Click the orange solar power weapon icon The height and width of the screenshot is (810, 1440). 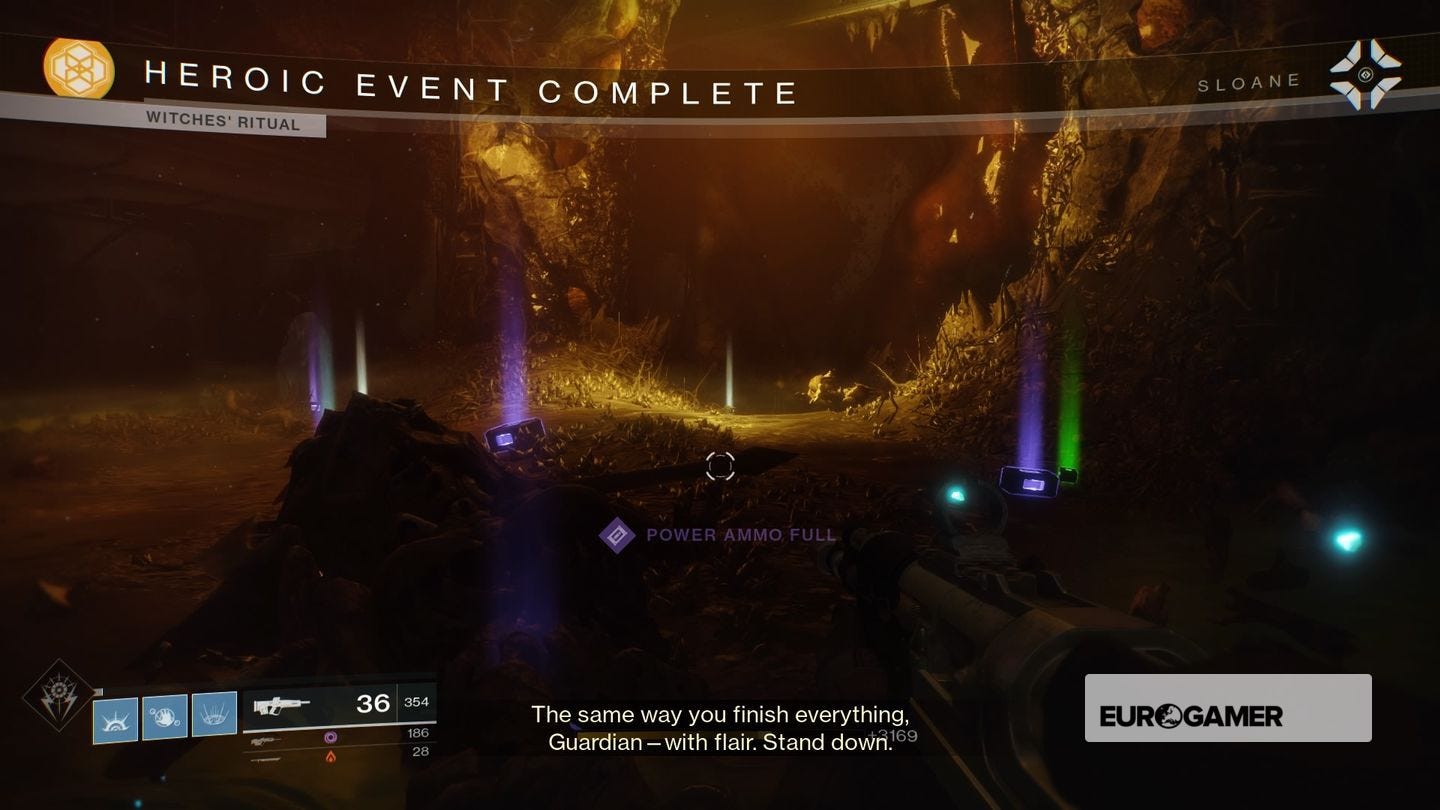click(331, 757)
